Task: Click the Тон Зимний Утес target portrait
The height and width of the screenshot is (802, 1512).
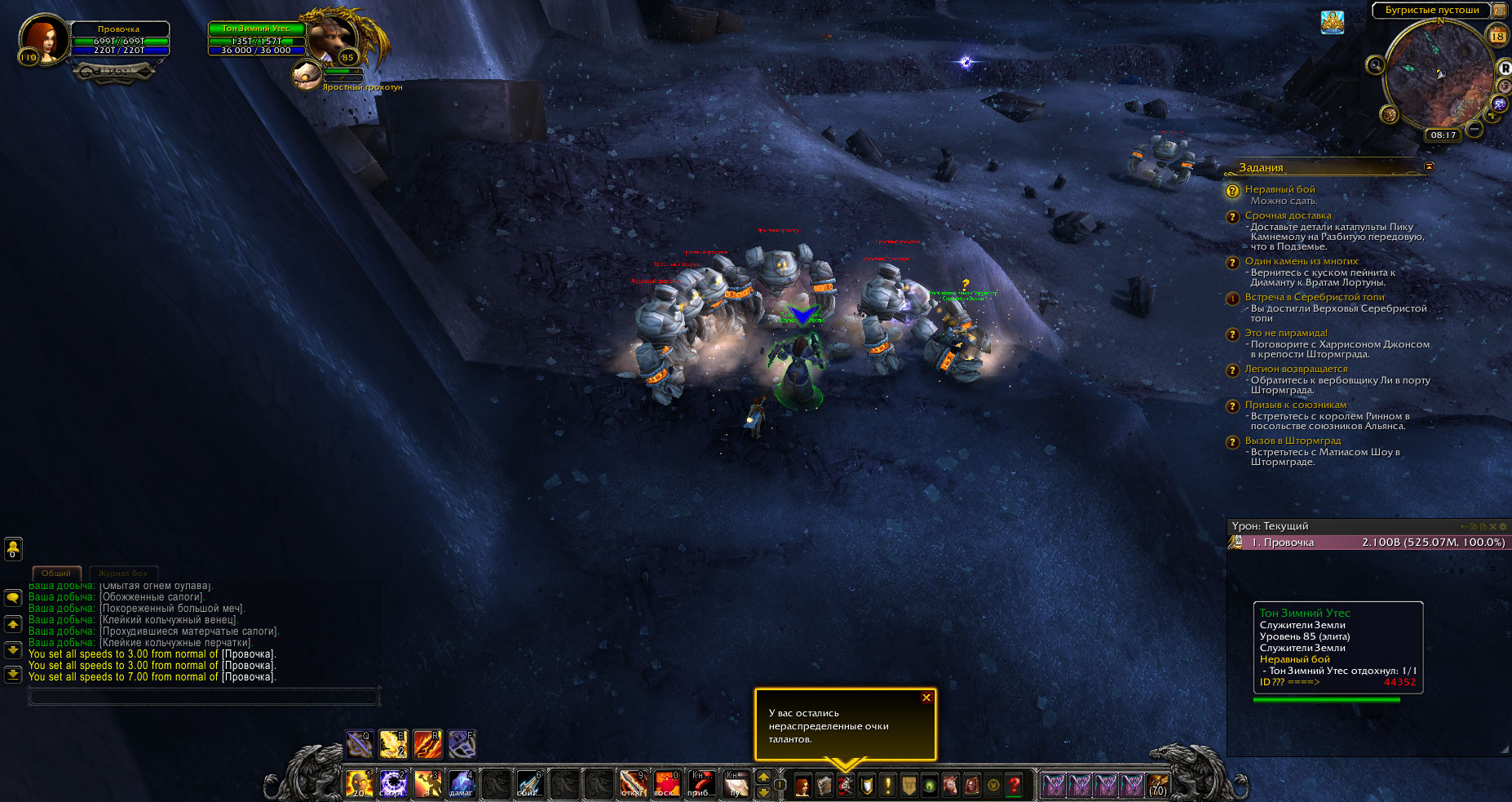Action: (x=333, y=38)
